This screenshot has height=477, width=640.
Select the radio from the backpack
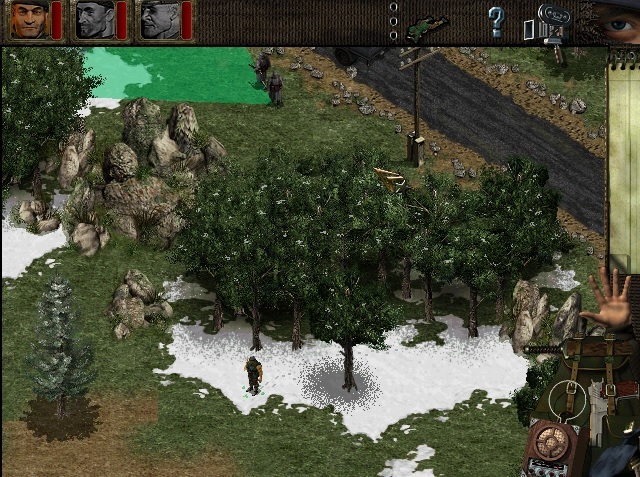pyautogui.click(x=548, y=445)
